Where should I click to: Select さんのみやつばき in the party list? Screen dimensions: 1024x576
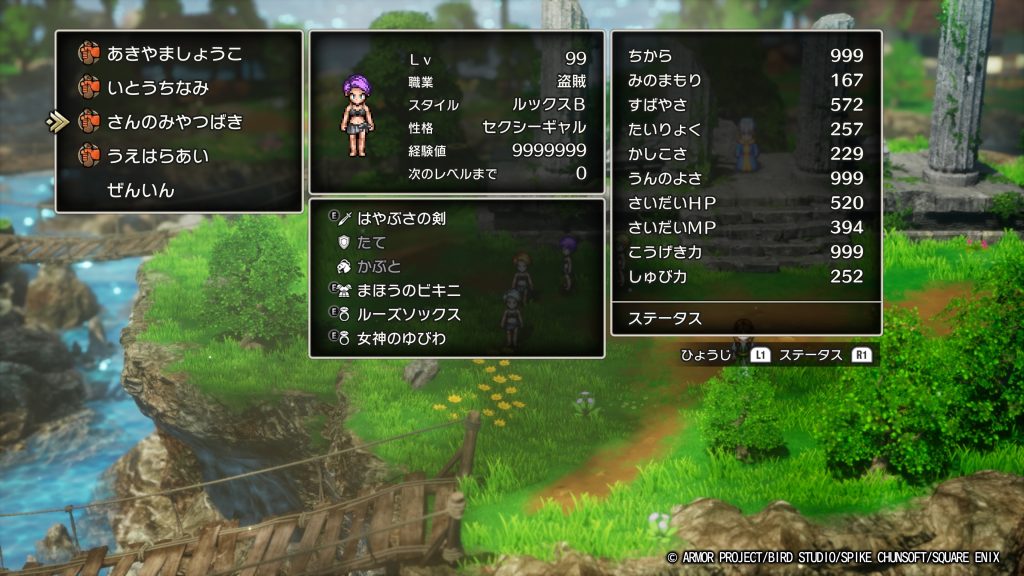point(174,122)
